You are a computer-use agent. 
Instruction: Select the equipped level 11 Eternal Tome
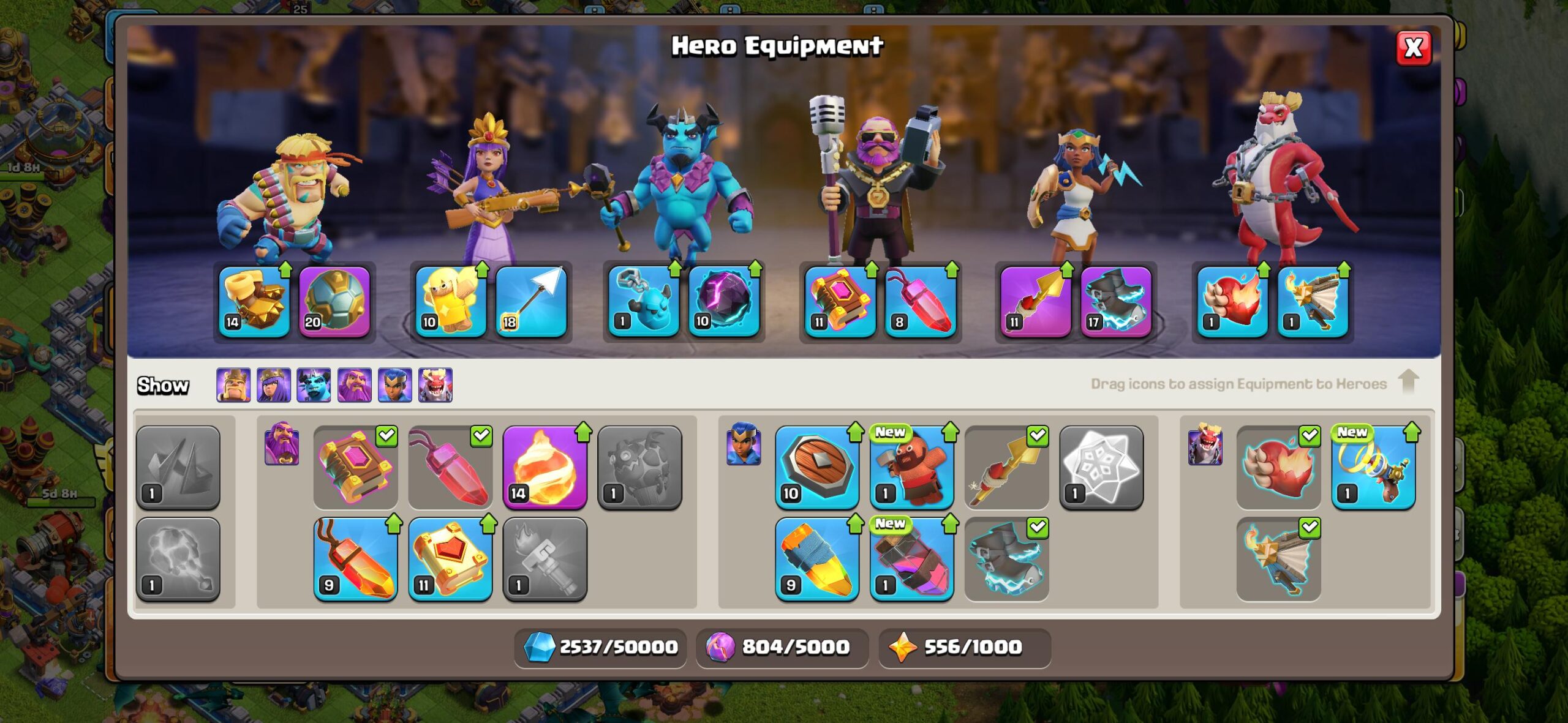coord(840,301)
